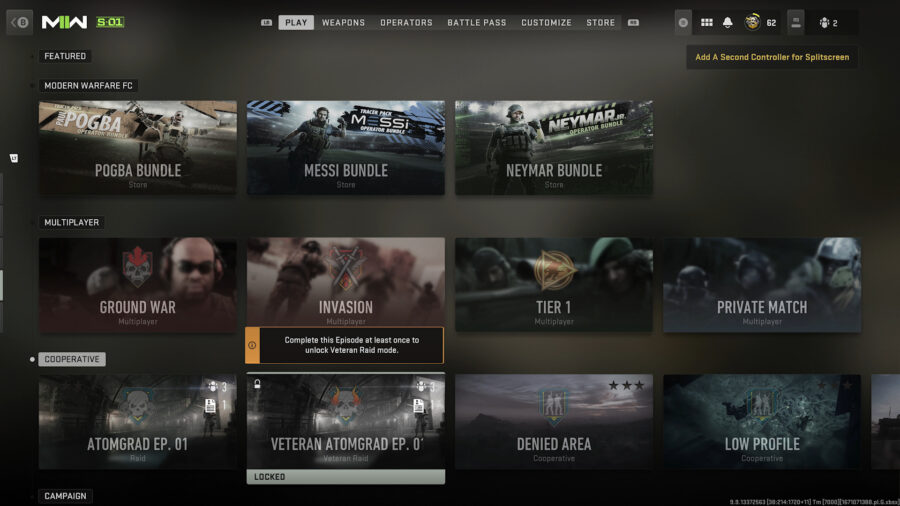Viewport: 900px width, 506px height.
Task: Select the locked Veteran Atomgrad raid tile
Action: (346, 422)
